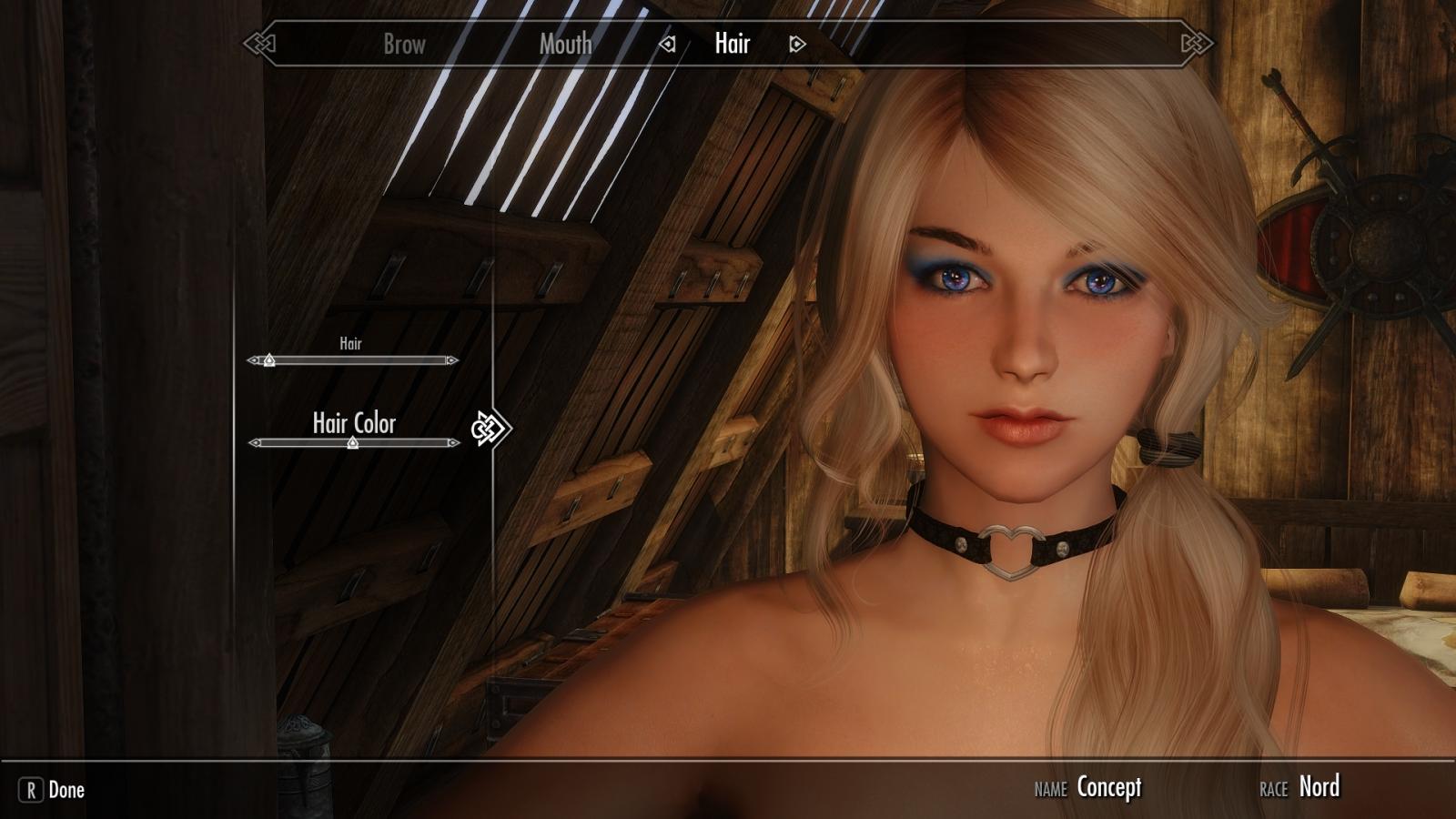The image size is (1456, 819).
Task: Edit the character name Concept
Action: pyautogui.click(x=1108, y=787)
